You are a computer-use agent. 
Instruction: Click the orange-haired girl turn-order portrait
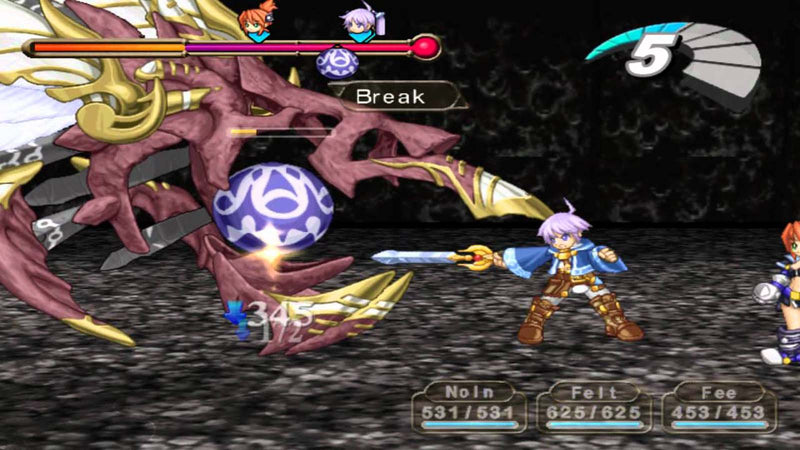(x=255, y=24)
